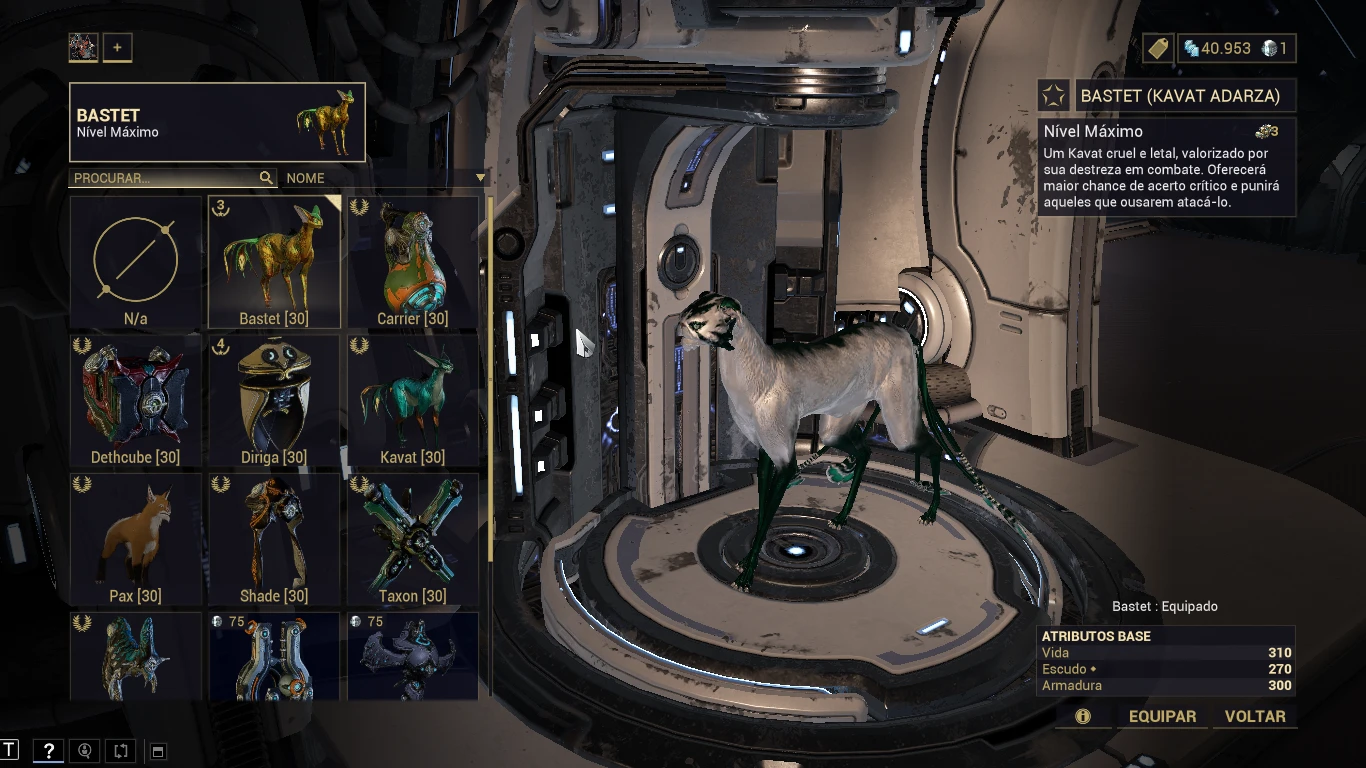The height and width of the screenshot is (768, 1366).
Task: Choose the Carrier [30] sentinel
Action: (x=412, y=262)
